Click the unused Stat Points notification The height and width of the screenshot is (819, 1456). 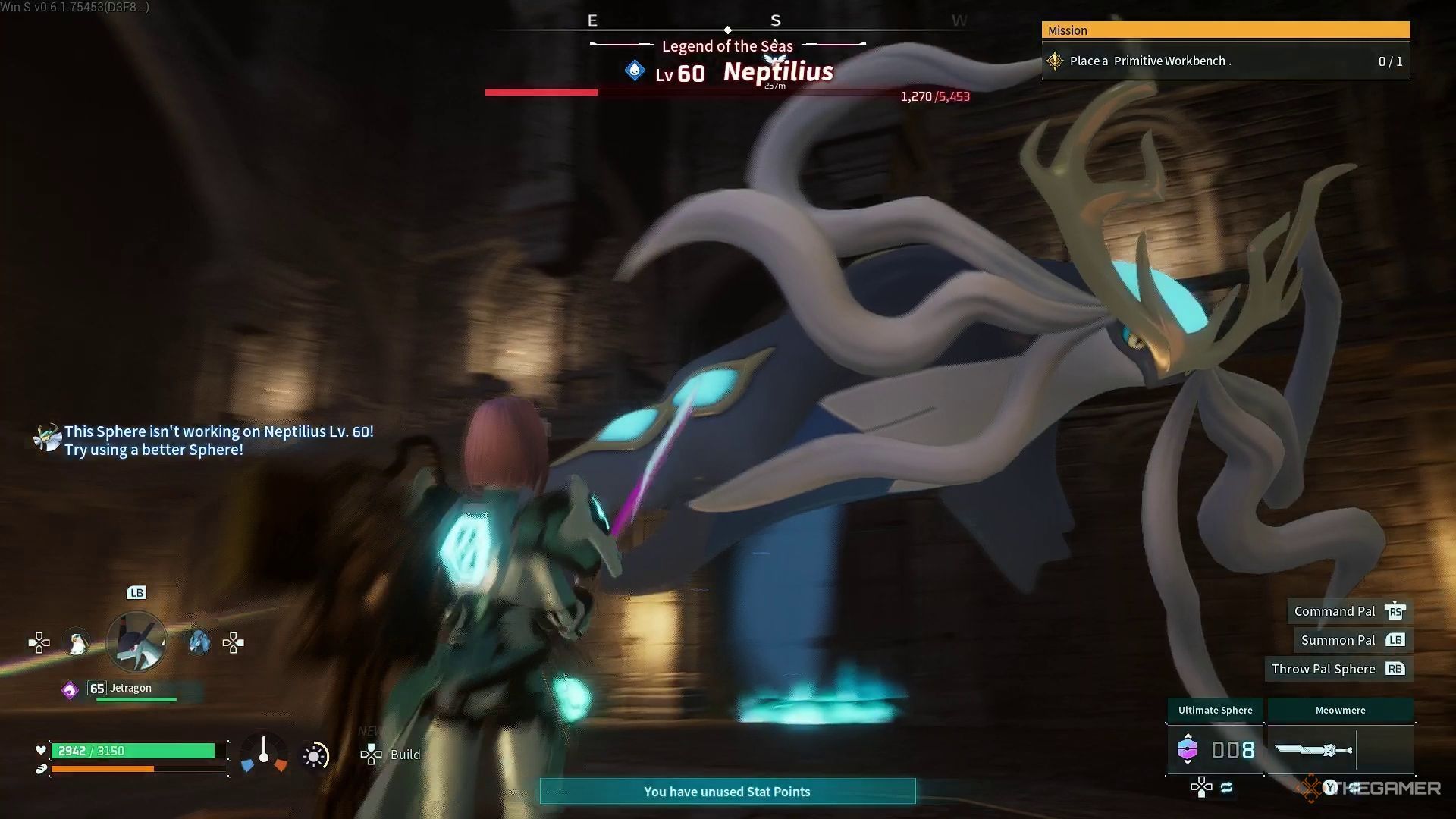tap(727, 792)
